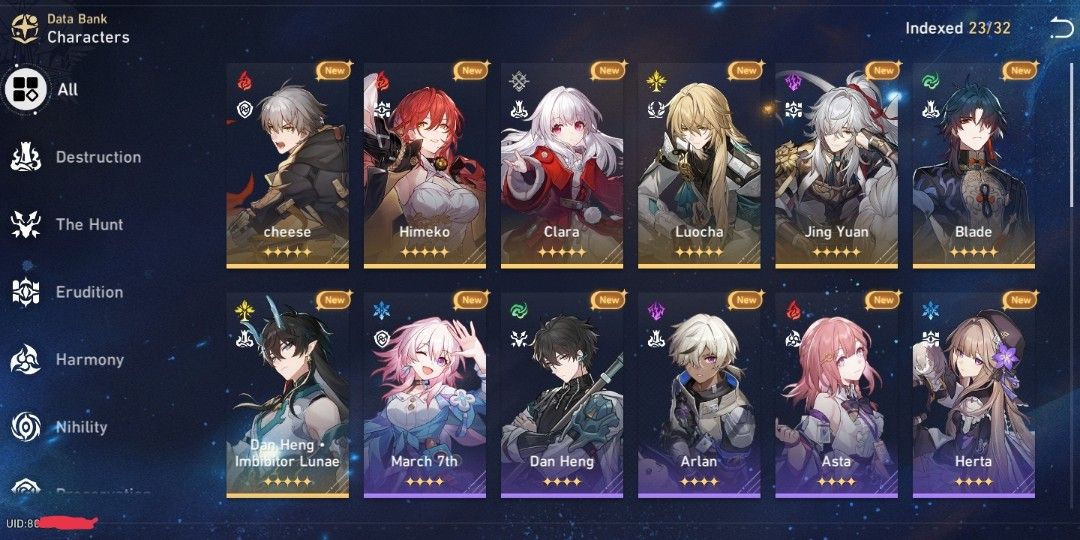The width and height of the screenshot is (1080, 540).
Task: Click the back arrow button
Action: (x=1060, y=28)
